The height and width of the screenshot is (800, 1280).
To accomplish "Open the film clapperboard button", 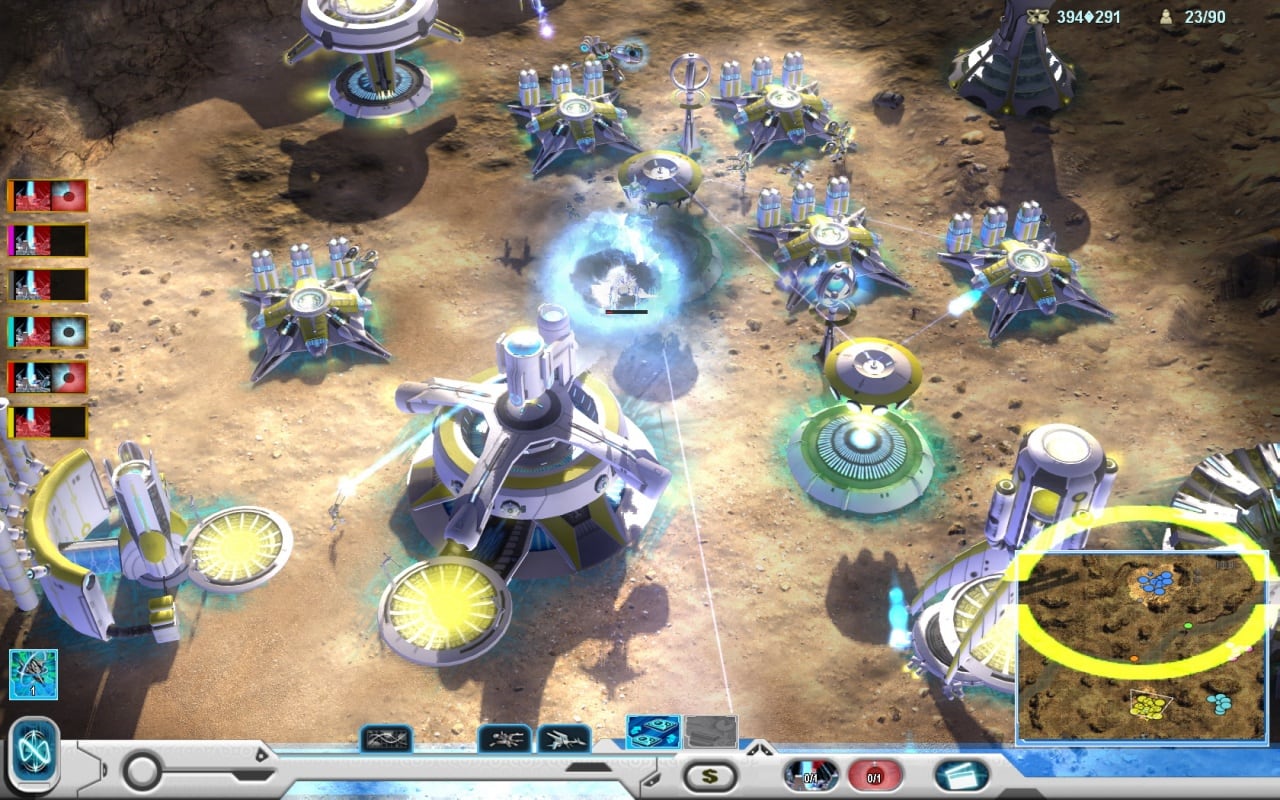I will pyautogui.click(x=962, y=775).
